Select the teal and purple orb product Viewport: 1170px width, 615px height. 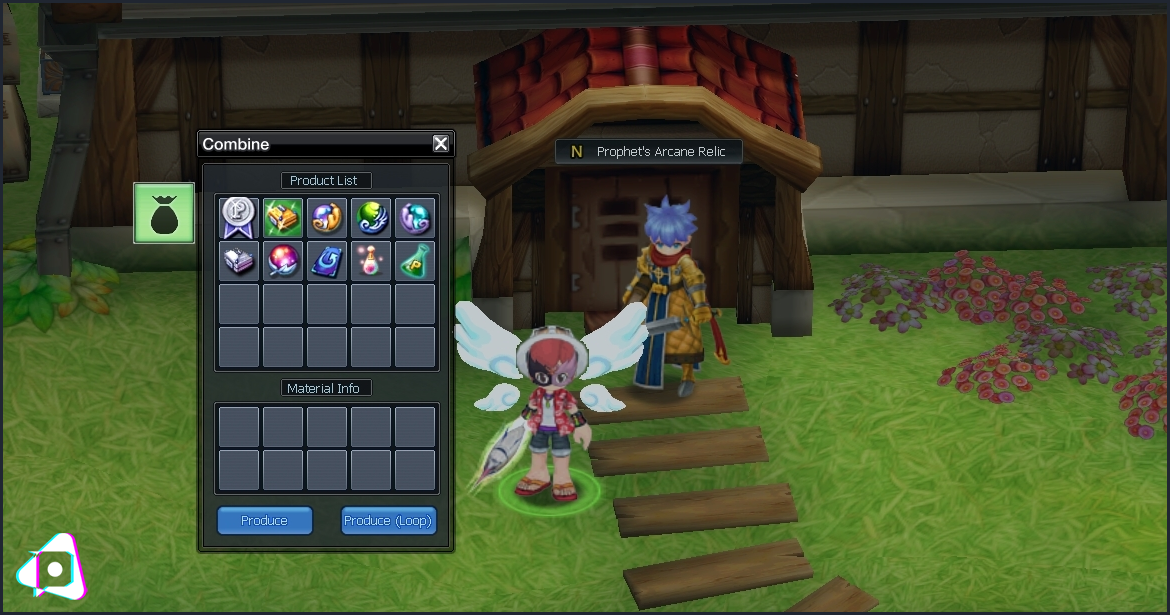pos(415,217)
